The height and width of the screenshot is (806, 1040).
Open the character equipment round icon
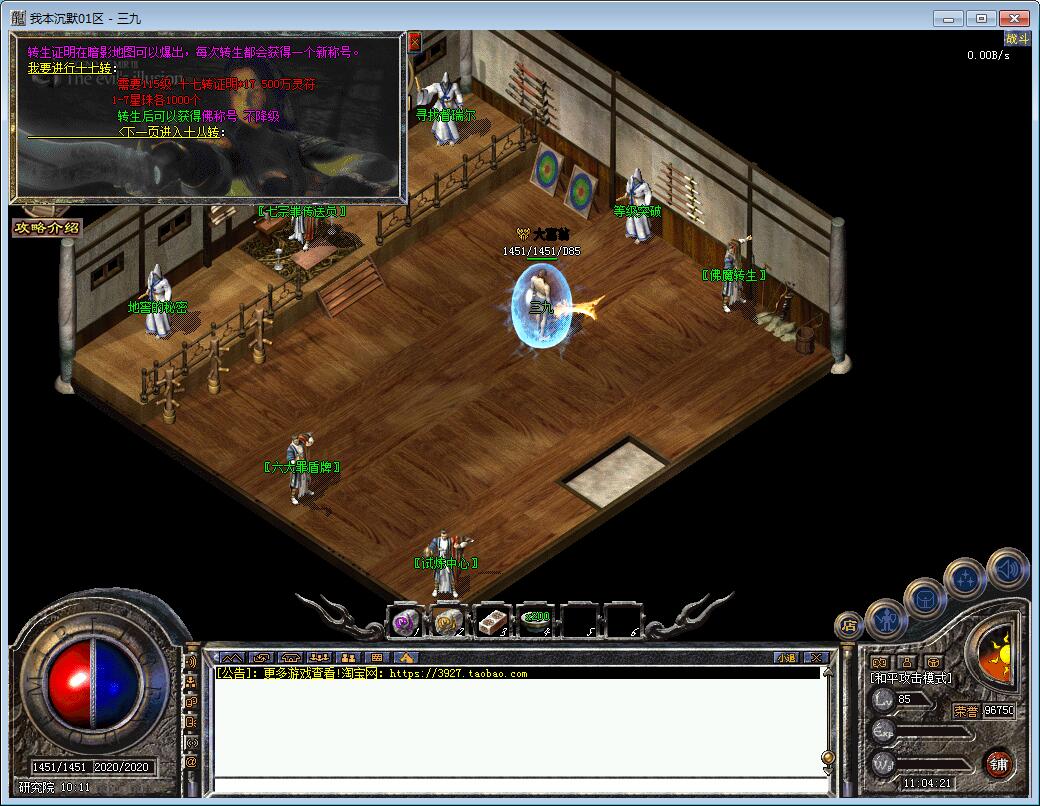886,618
